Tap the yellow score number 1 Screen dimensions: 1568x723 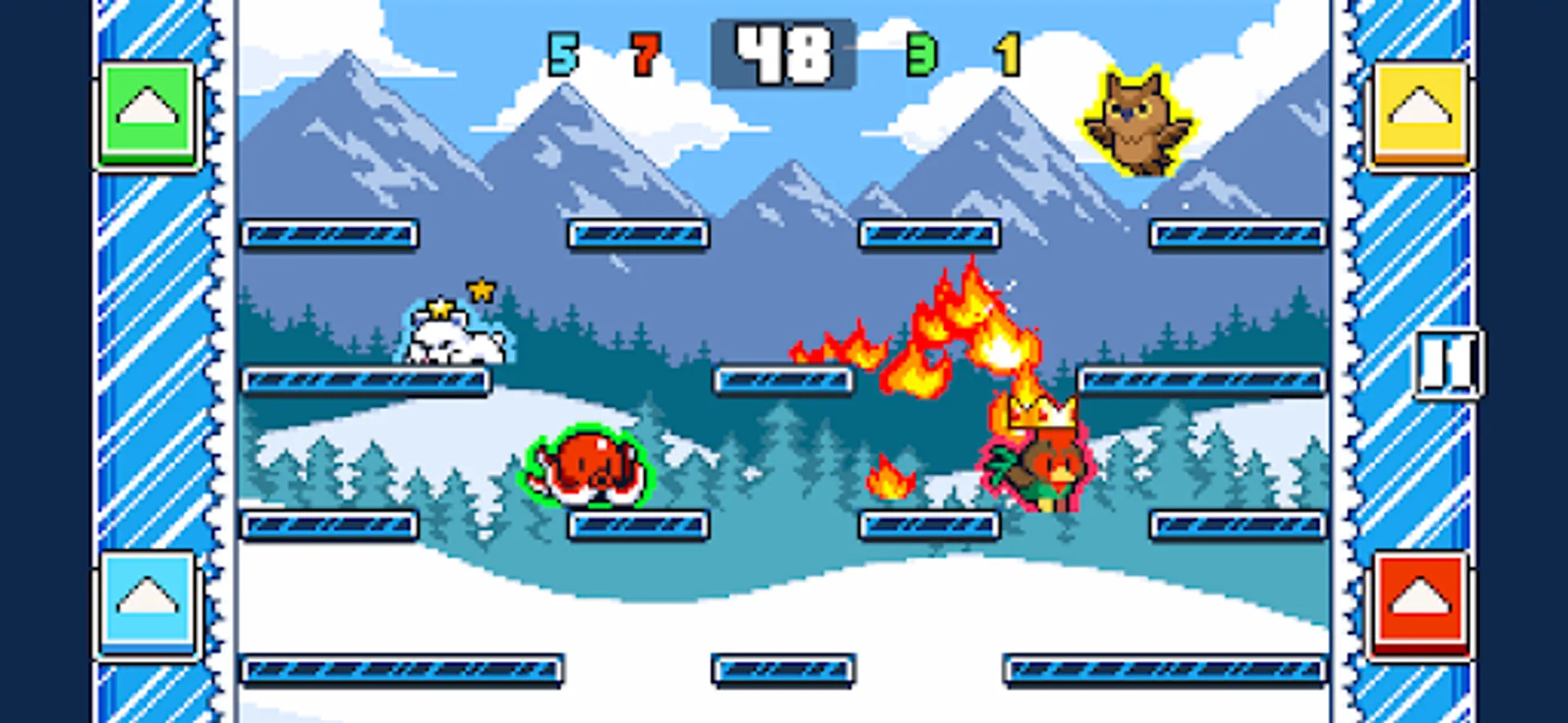(x=1009, y=52)
